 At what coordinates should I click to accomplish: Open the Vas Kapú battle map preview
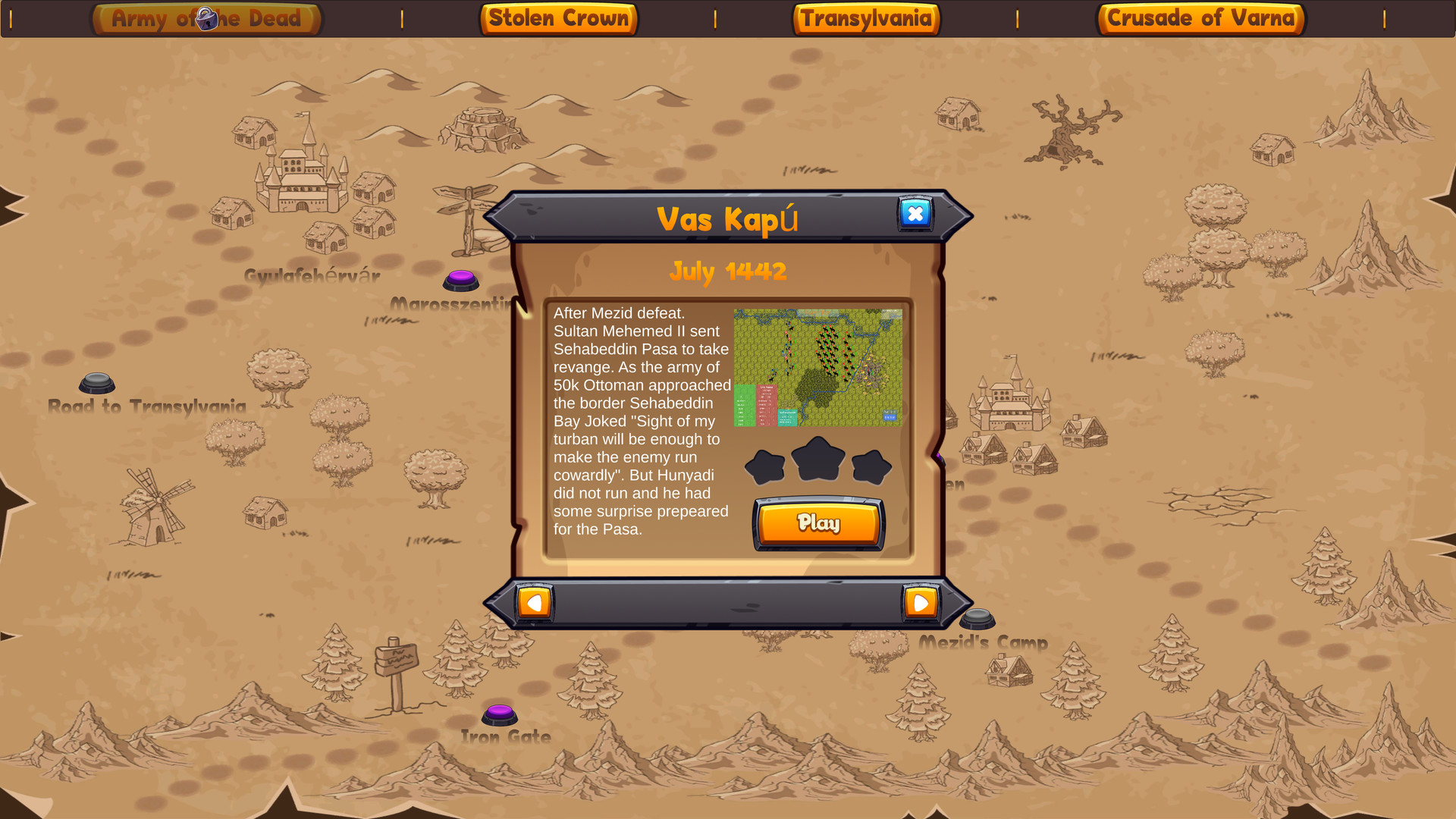(x=817, y=366)
